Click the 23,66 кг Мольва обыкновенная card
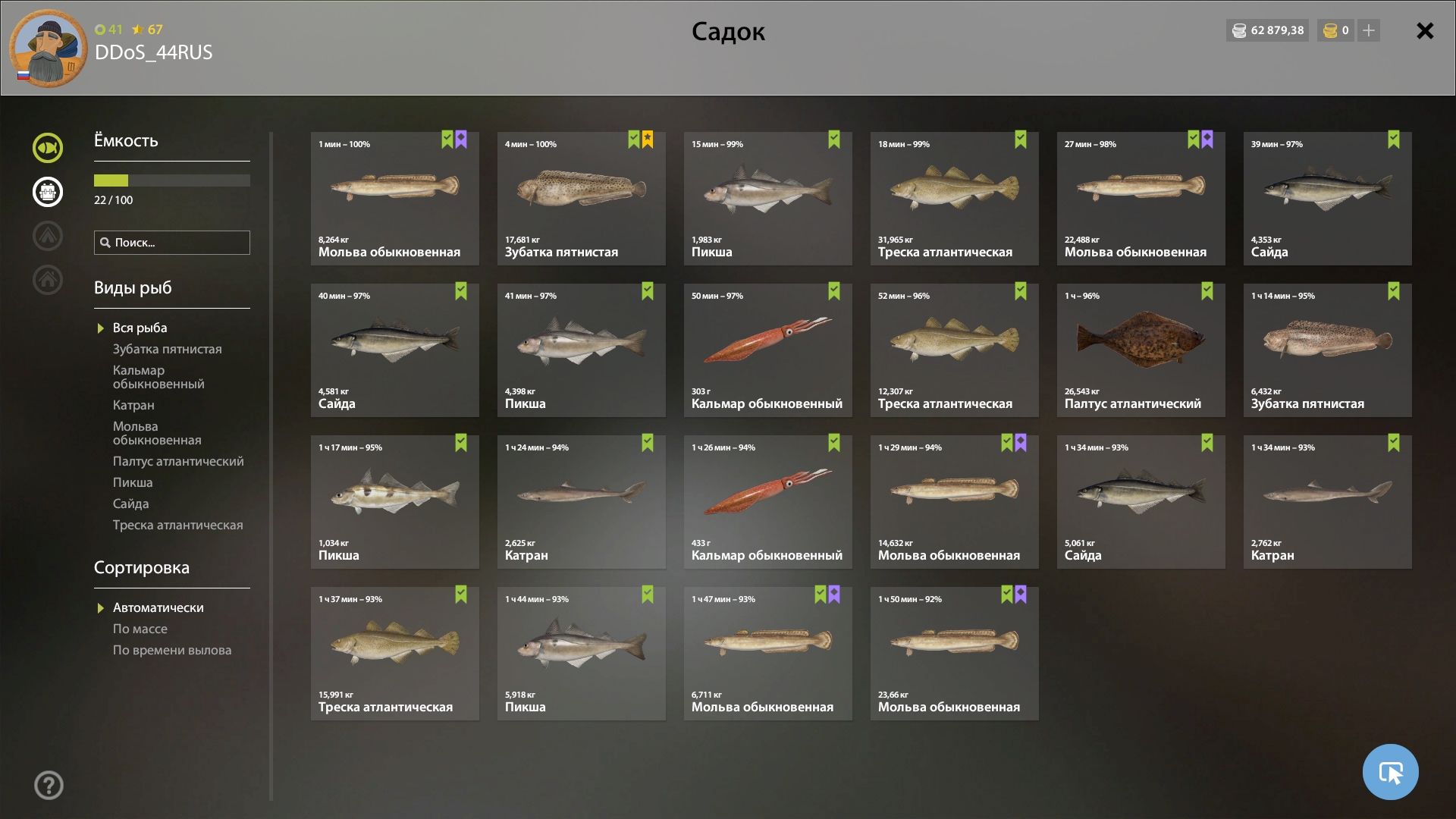Viewport: 1456px width, 819px height. (x=954, y=653)
